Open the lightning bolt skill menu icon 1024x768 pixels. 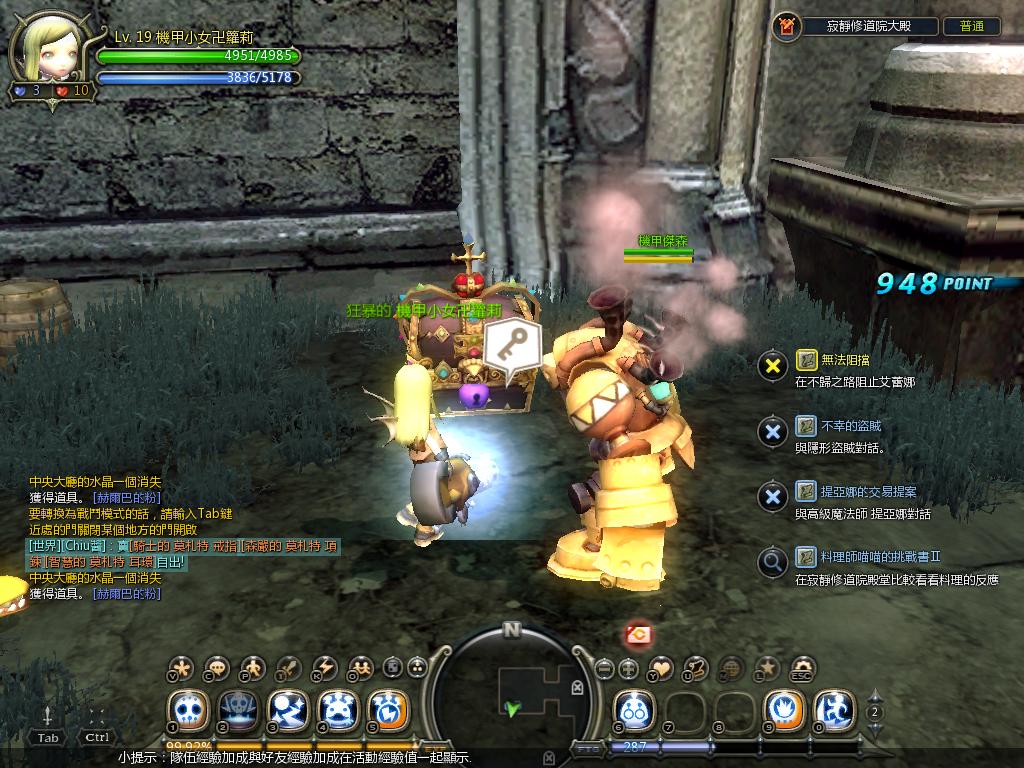coord(325,668)
